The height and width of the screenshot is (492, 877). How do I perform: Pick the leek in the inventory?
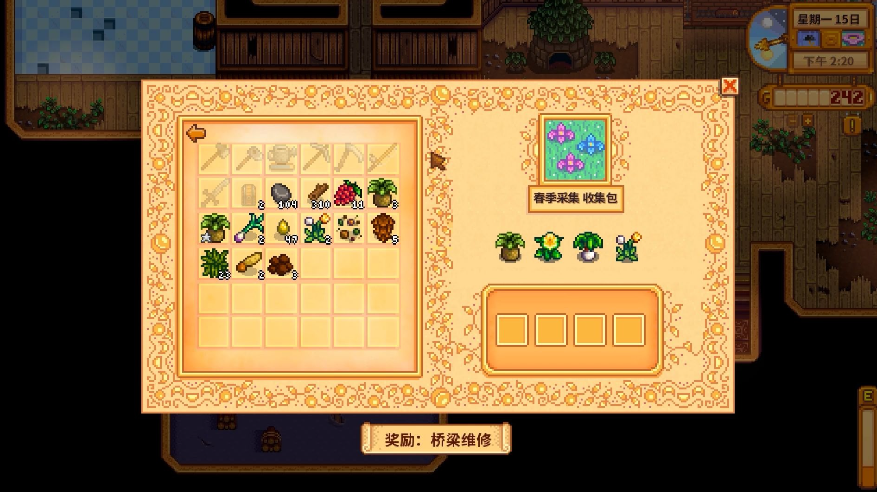tap(249, 229)
